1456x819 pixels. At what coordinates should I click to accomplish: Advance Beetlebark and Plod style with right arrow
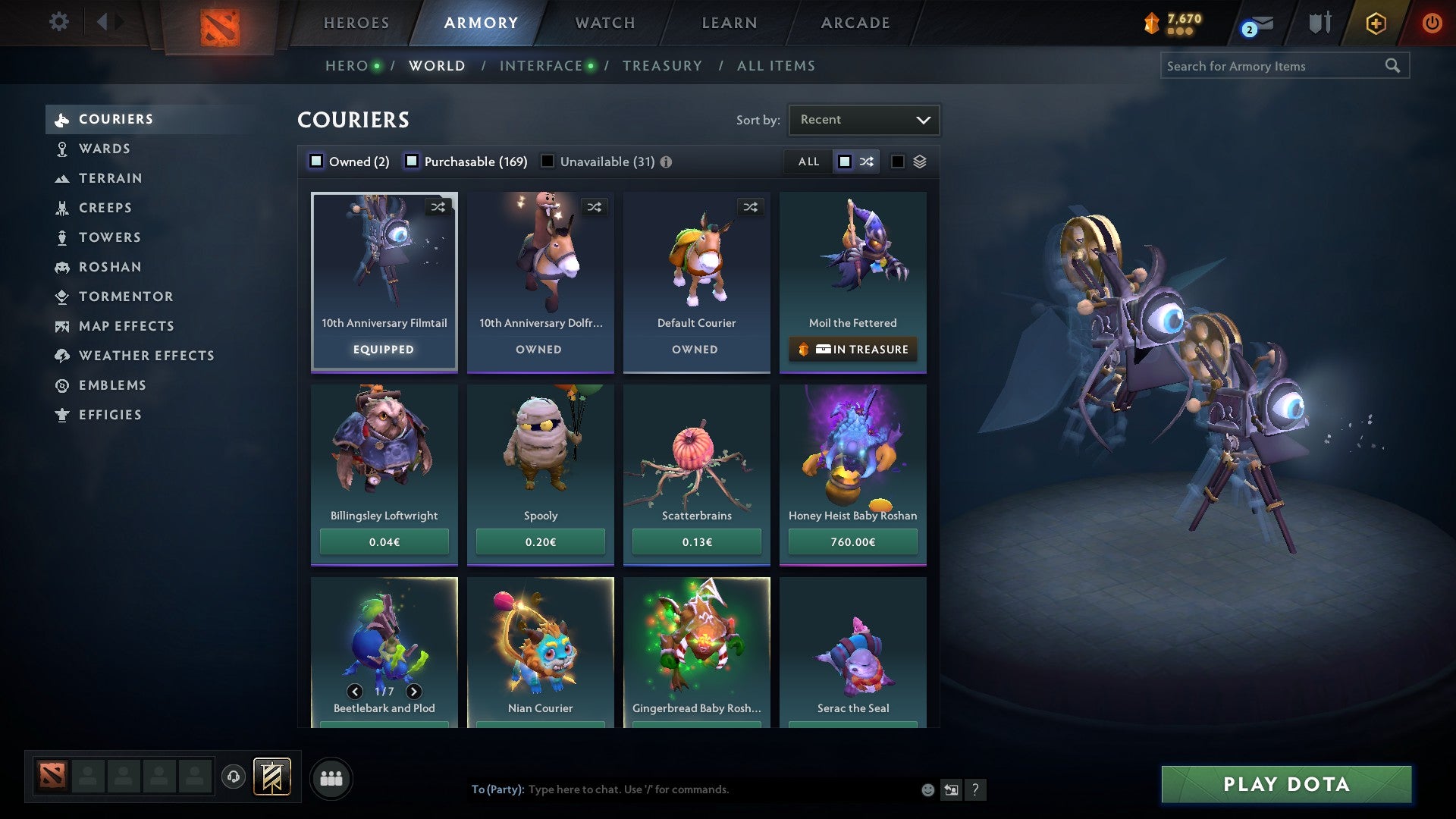point(413,692)
